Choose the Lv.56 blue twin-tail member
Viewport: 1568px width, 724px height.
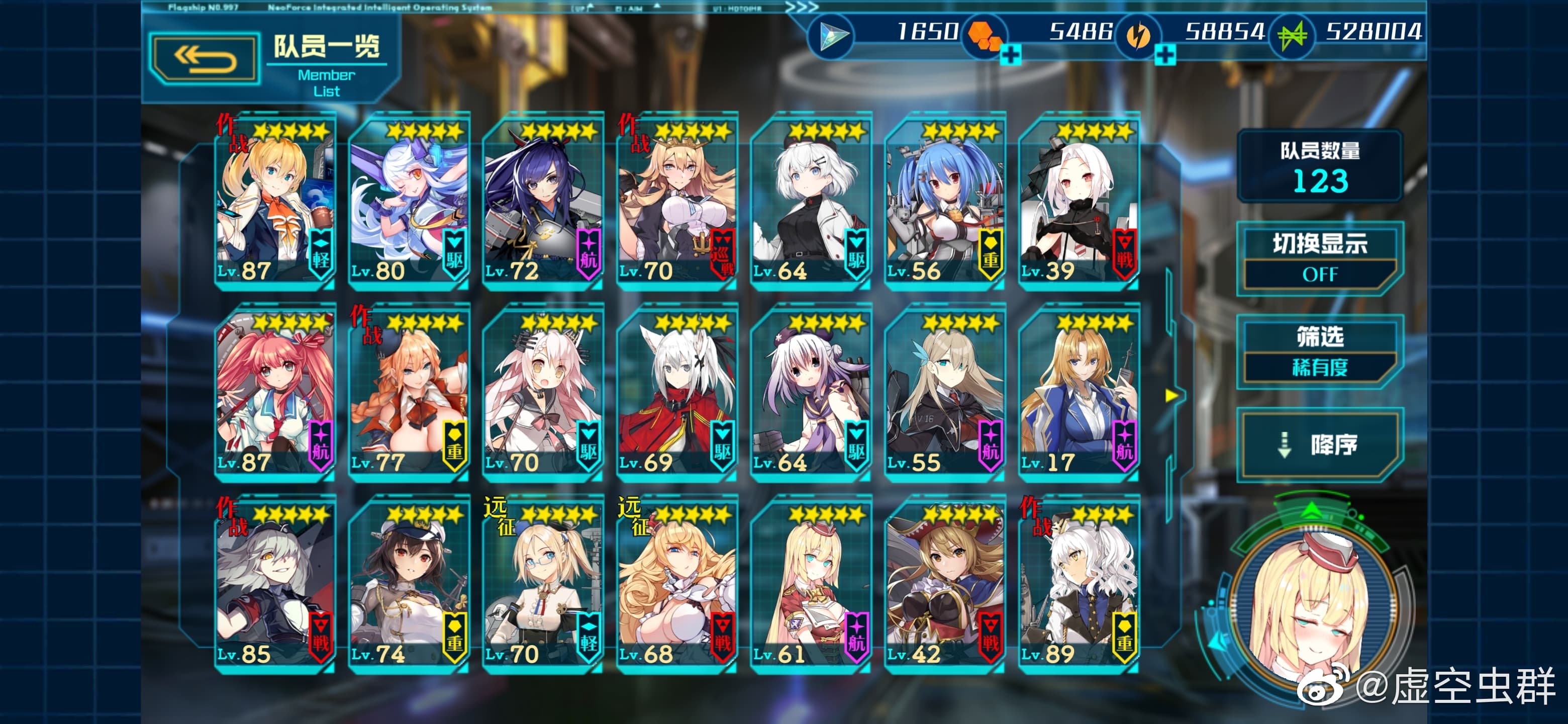coord(944,201)
